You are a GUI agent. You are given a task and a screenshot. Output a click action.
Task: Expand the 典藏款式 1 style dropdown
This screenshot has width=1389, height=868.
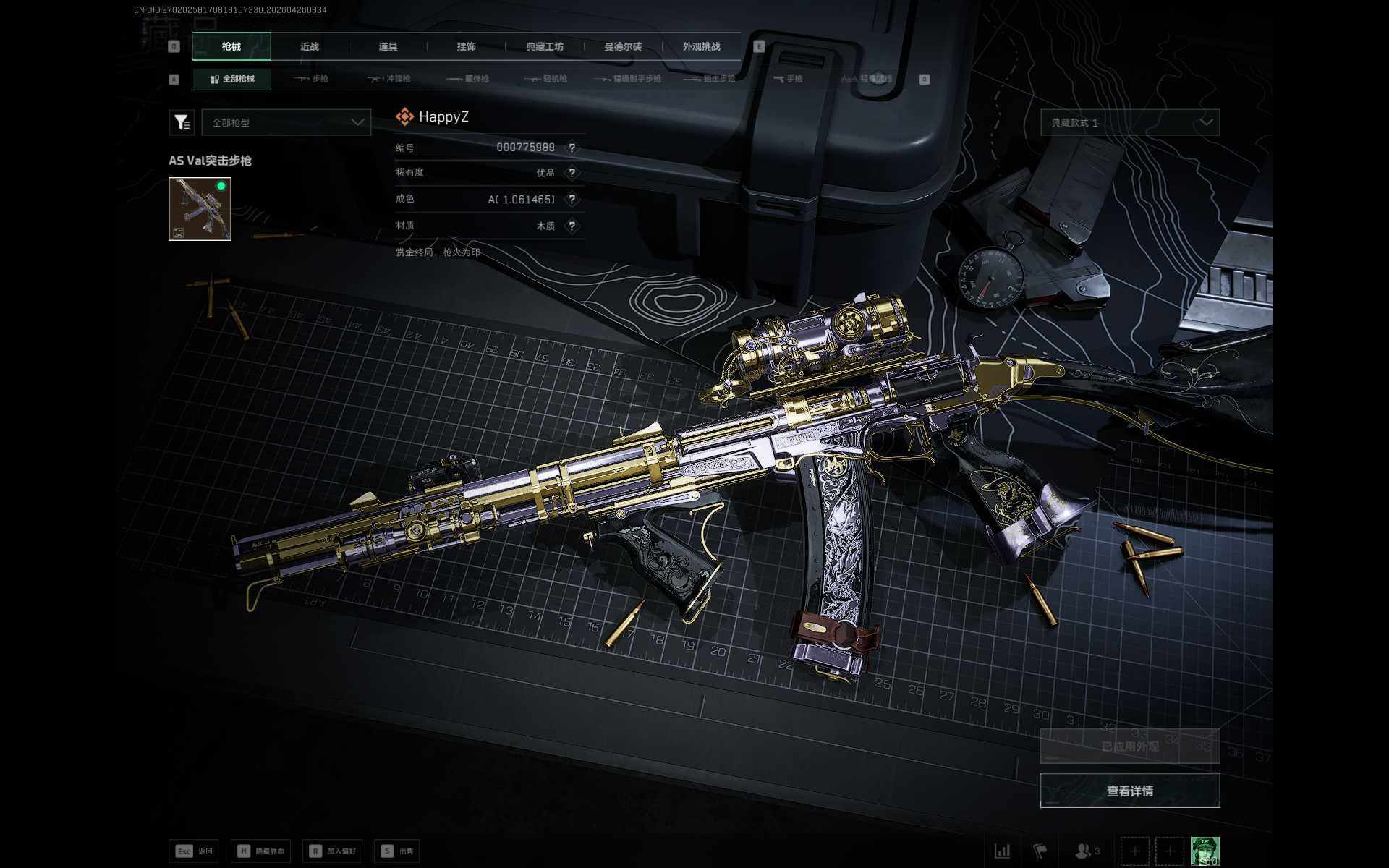tap(1129, 123)
